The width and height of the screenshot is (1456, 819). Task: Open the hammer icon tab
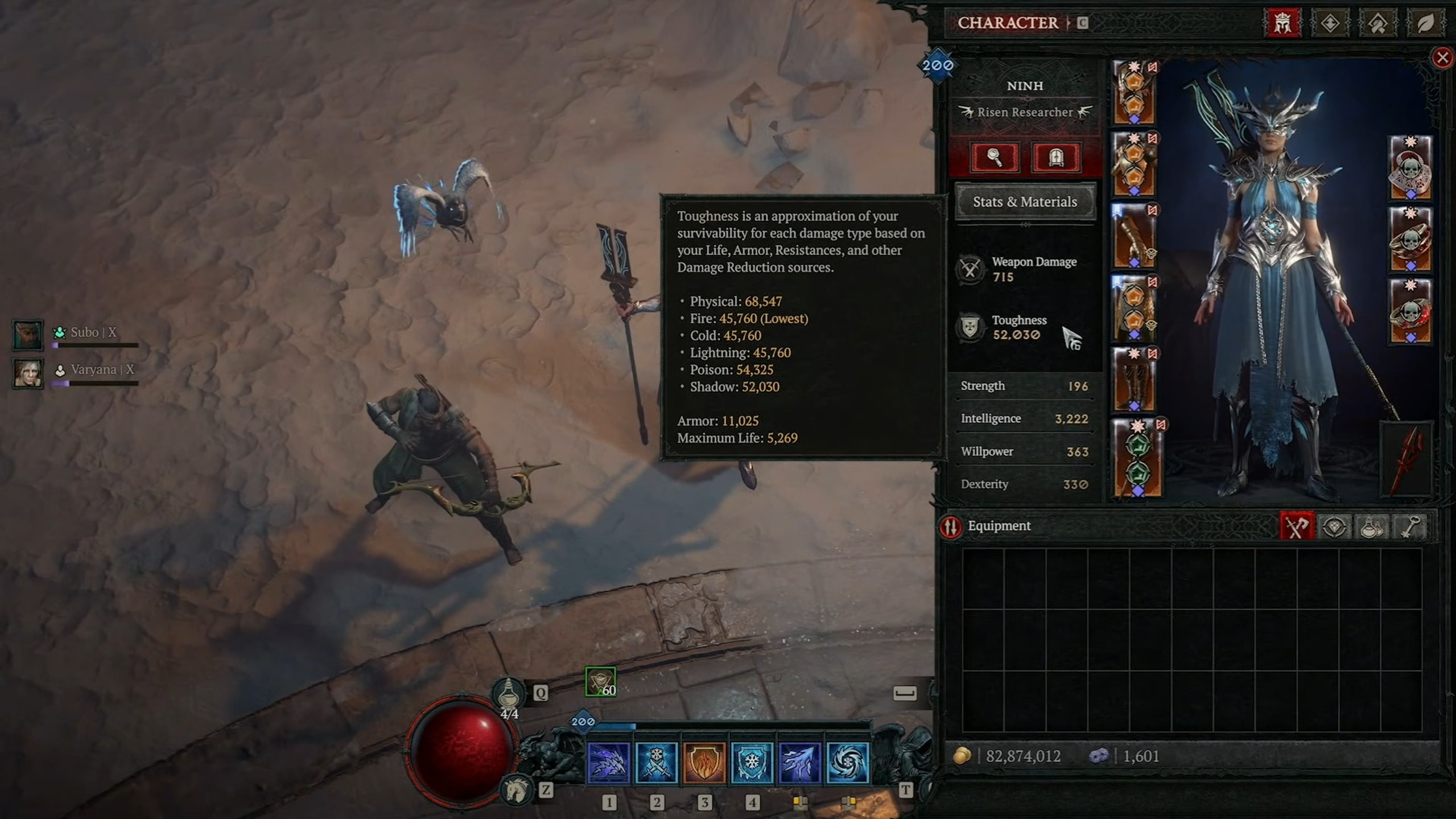point(1377,23)
